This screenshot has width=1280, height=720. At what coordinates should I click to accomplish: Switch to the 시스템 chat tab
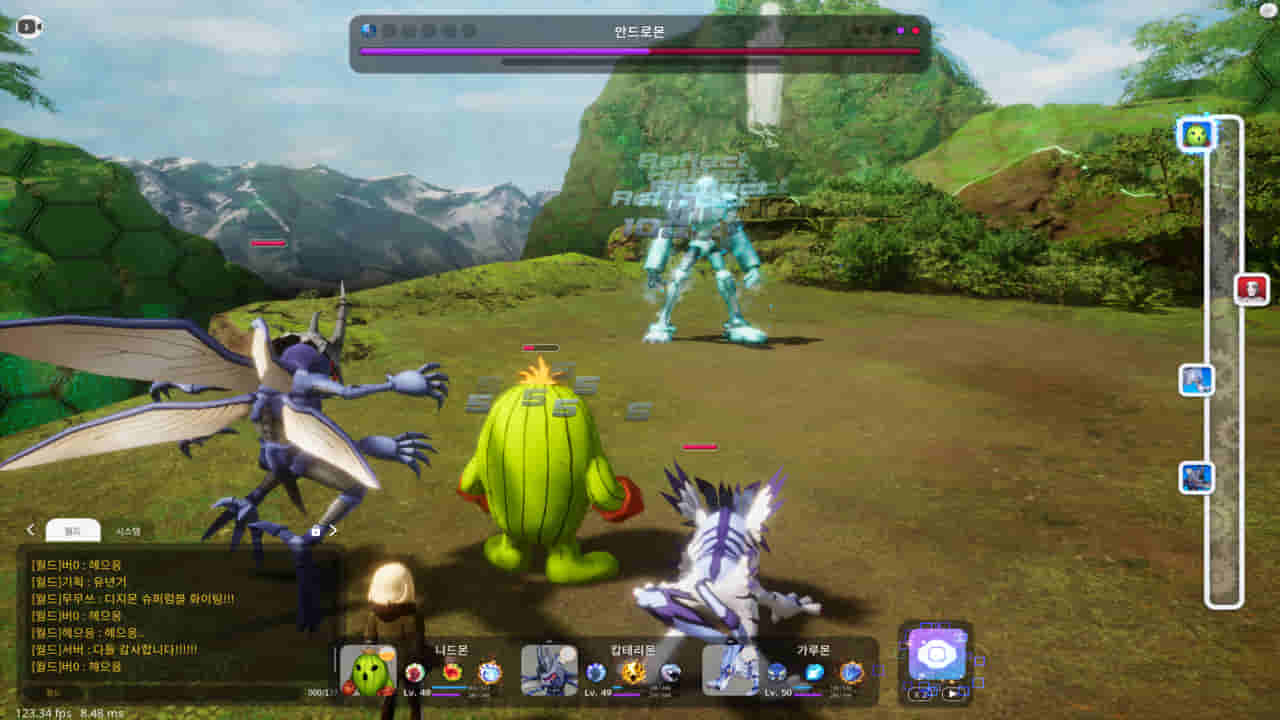pos(126,530)
